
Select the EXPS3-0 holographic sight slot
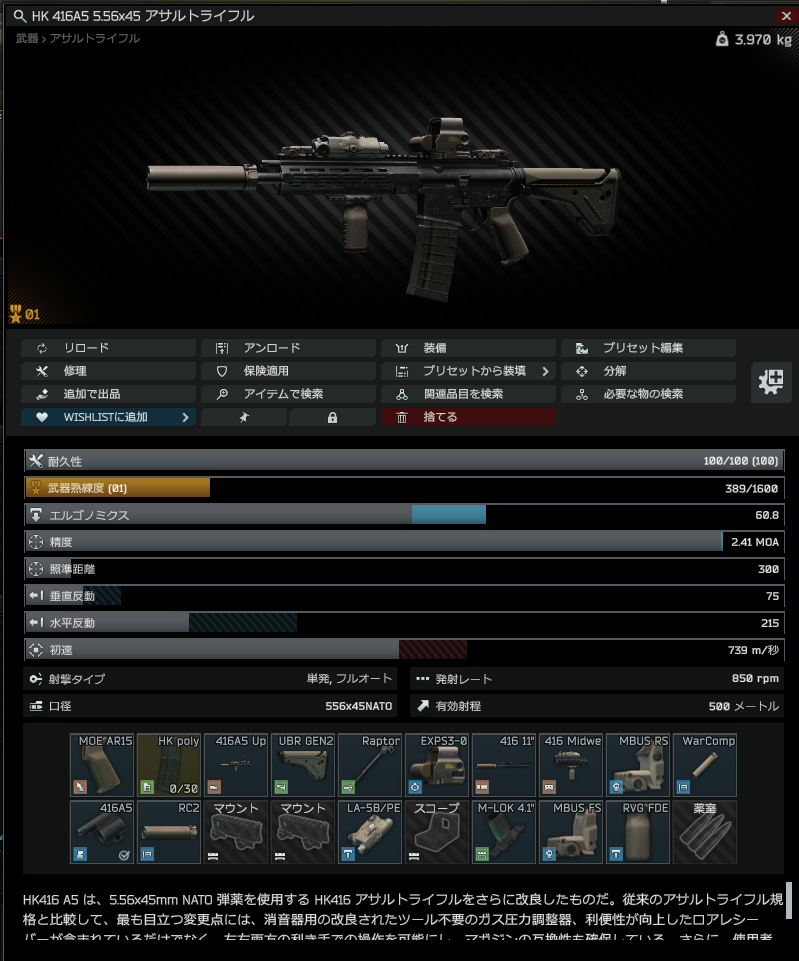pyautogui.click(x=437, y=765)
